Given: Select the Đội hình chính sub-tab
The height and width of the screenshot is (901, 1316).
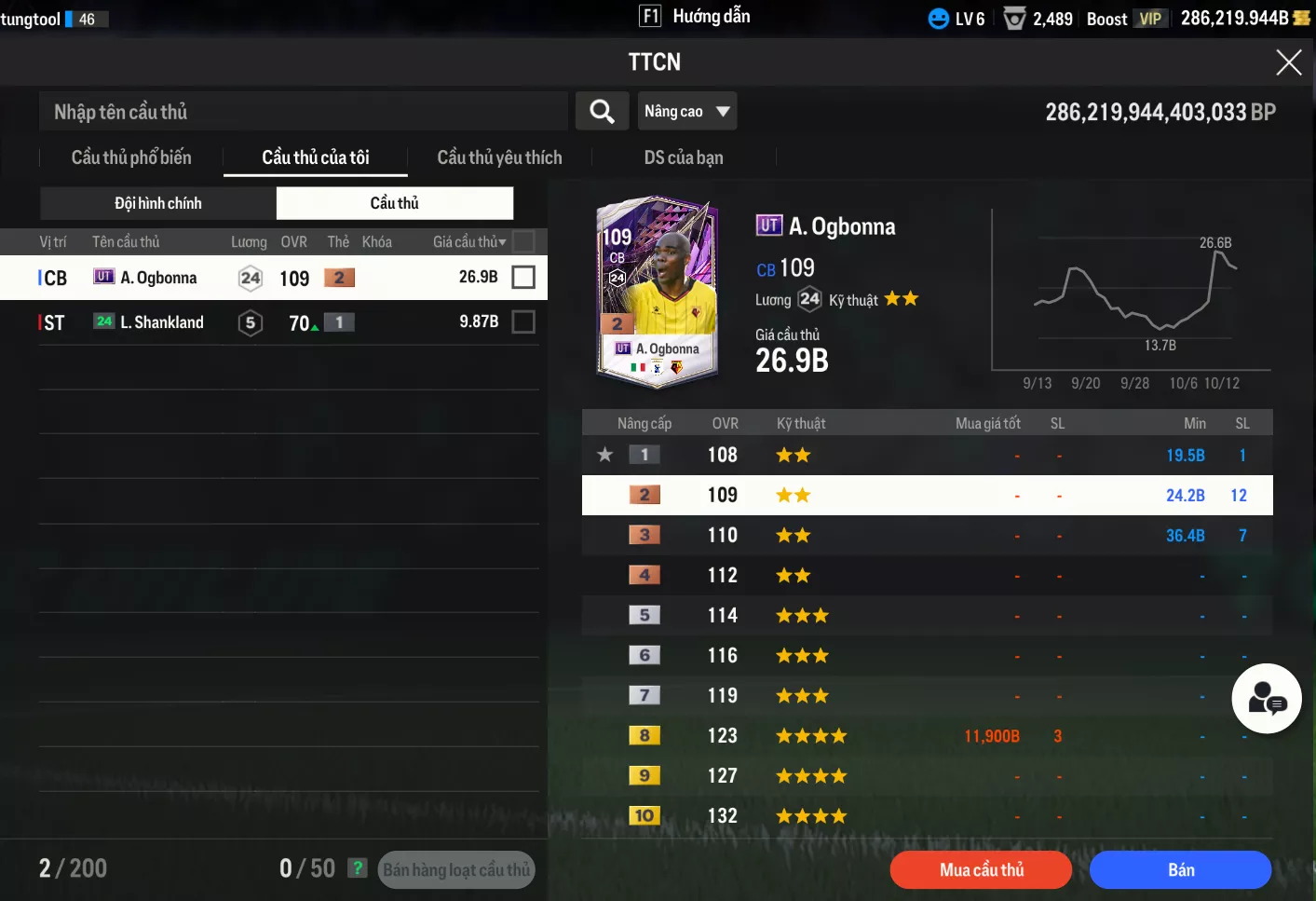Looking at the screenshot, I should [x=158, y=203].
